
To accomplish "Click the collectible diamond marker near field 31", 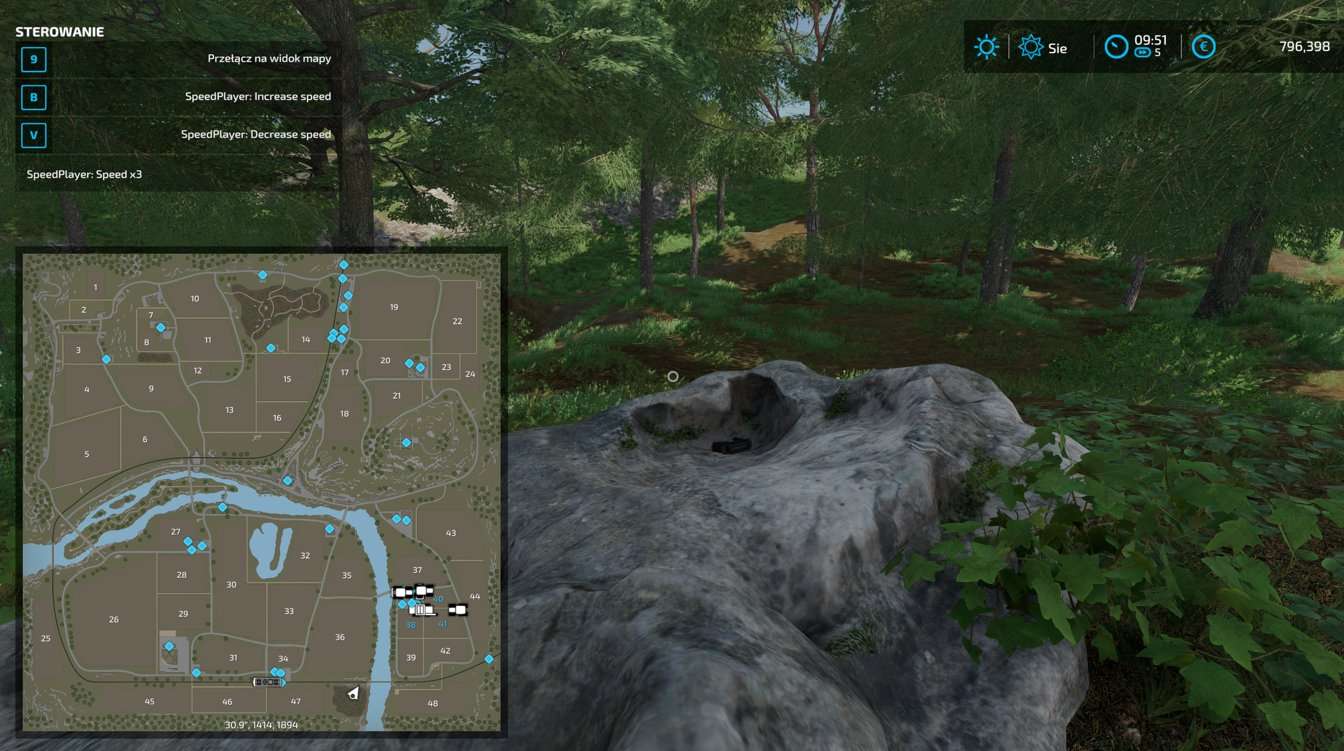I will click(x=196, y=673).
